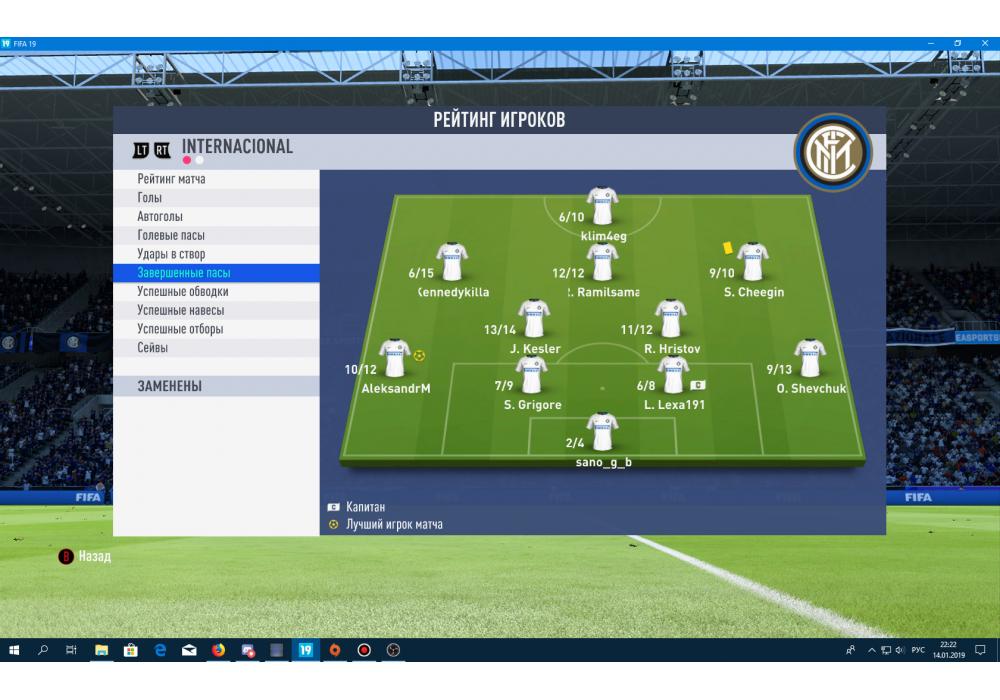Click the highlighted Завершенные пасы entry
Screen dimensions: 1000x700
point(185,273)
